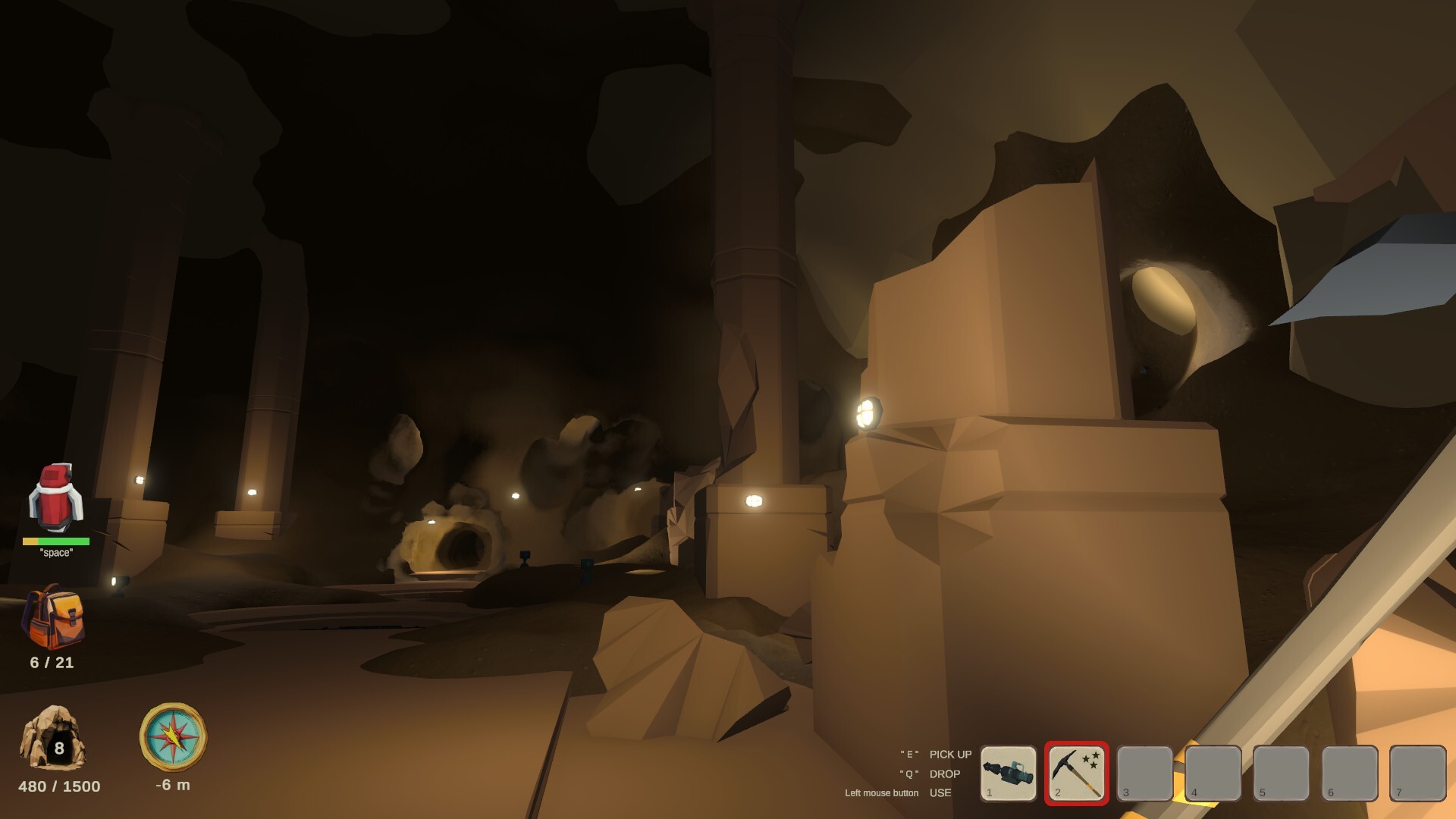Screen dimensions: 1456x819
Task: Toggle empty hotbar slot 3
Action: coord(1144,773)
